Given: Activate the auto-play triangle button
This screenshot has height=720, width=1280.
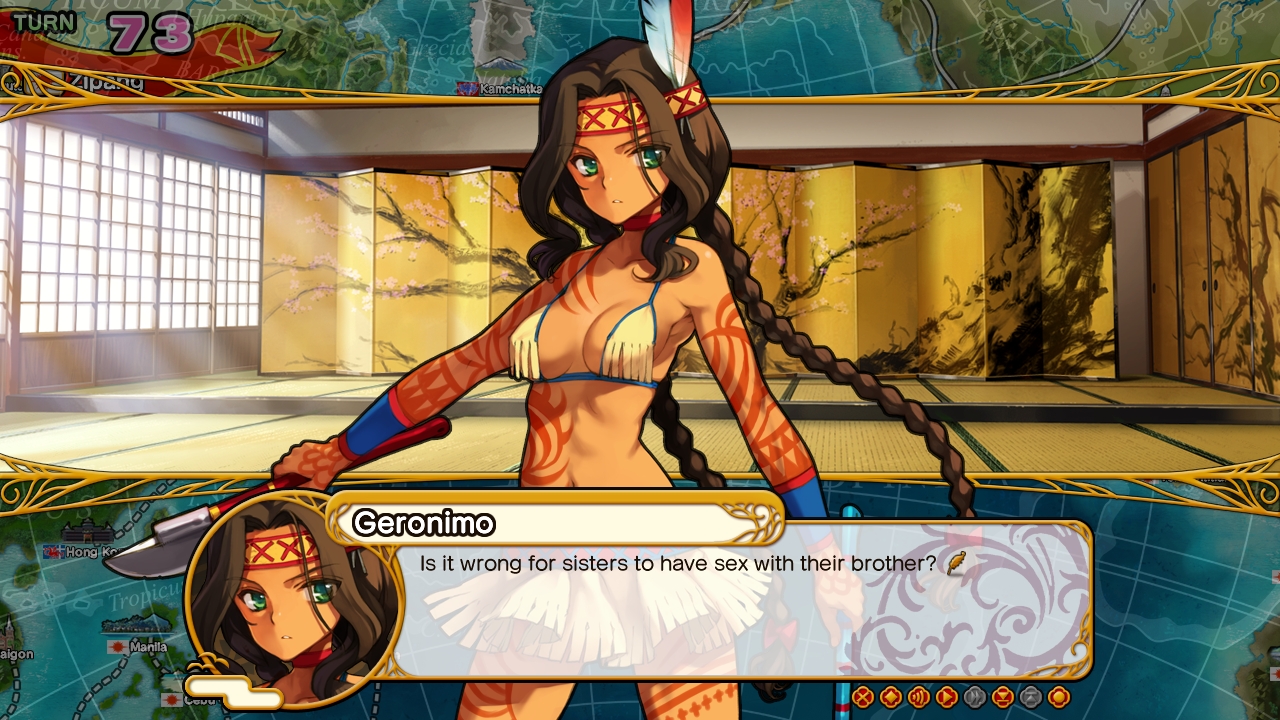Looking at the screenshot, I should [x=947, y=697].
